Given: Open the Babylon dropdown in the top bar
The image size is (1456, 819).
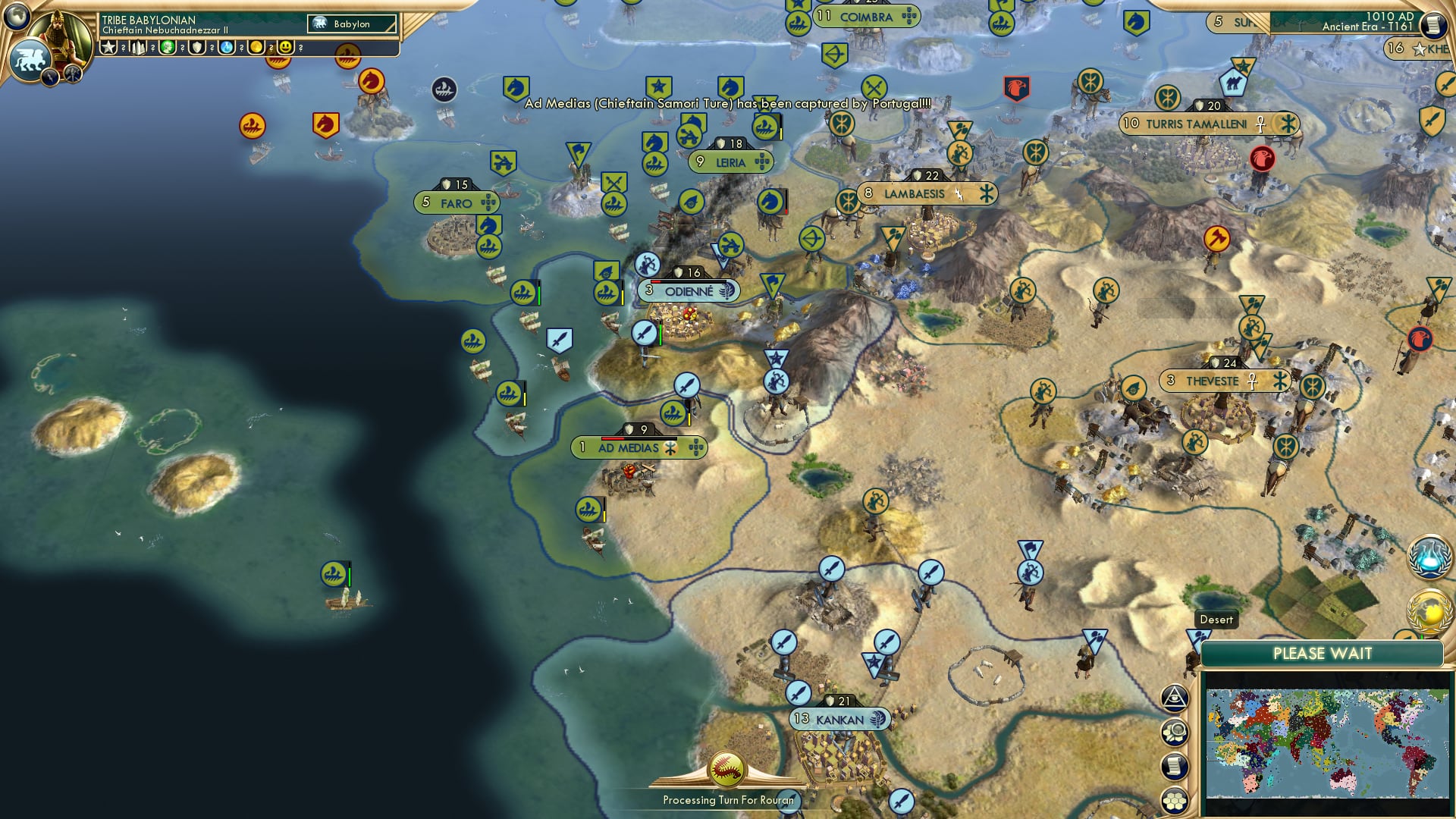Looking at the screenshot, I should coord(353,24).
